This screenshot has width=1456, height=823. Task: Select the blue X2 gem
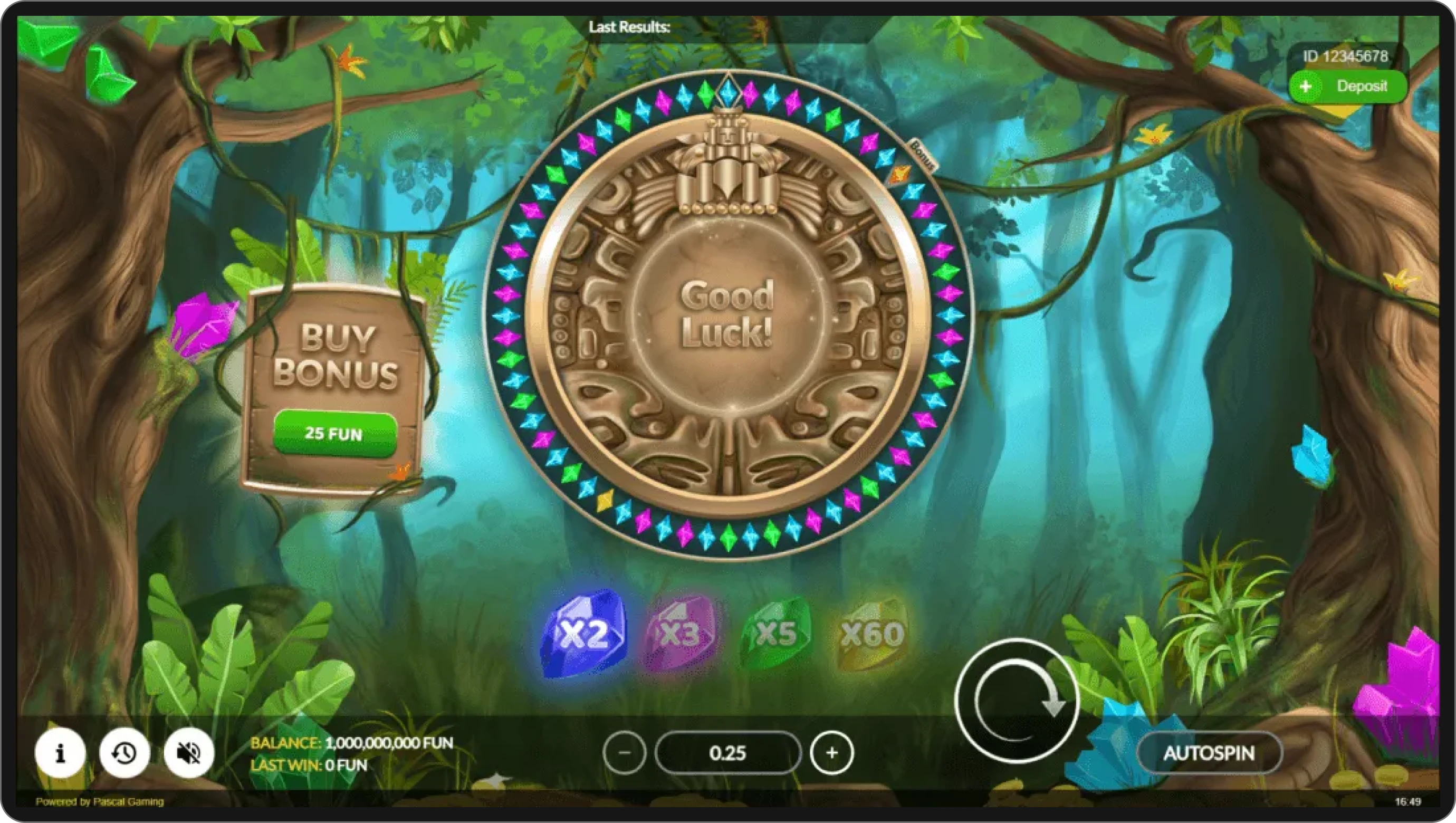click(x=584, y=633)
